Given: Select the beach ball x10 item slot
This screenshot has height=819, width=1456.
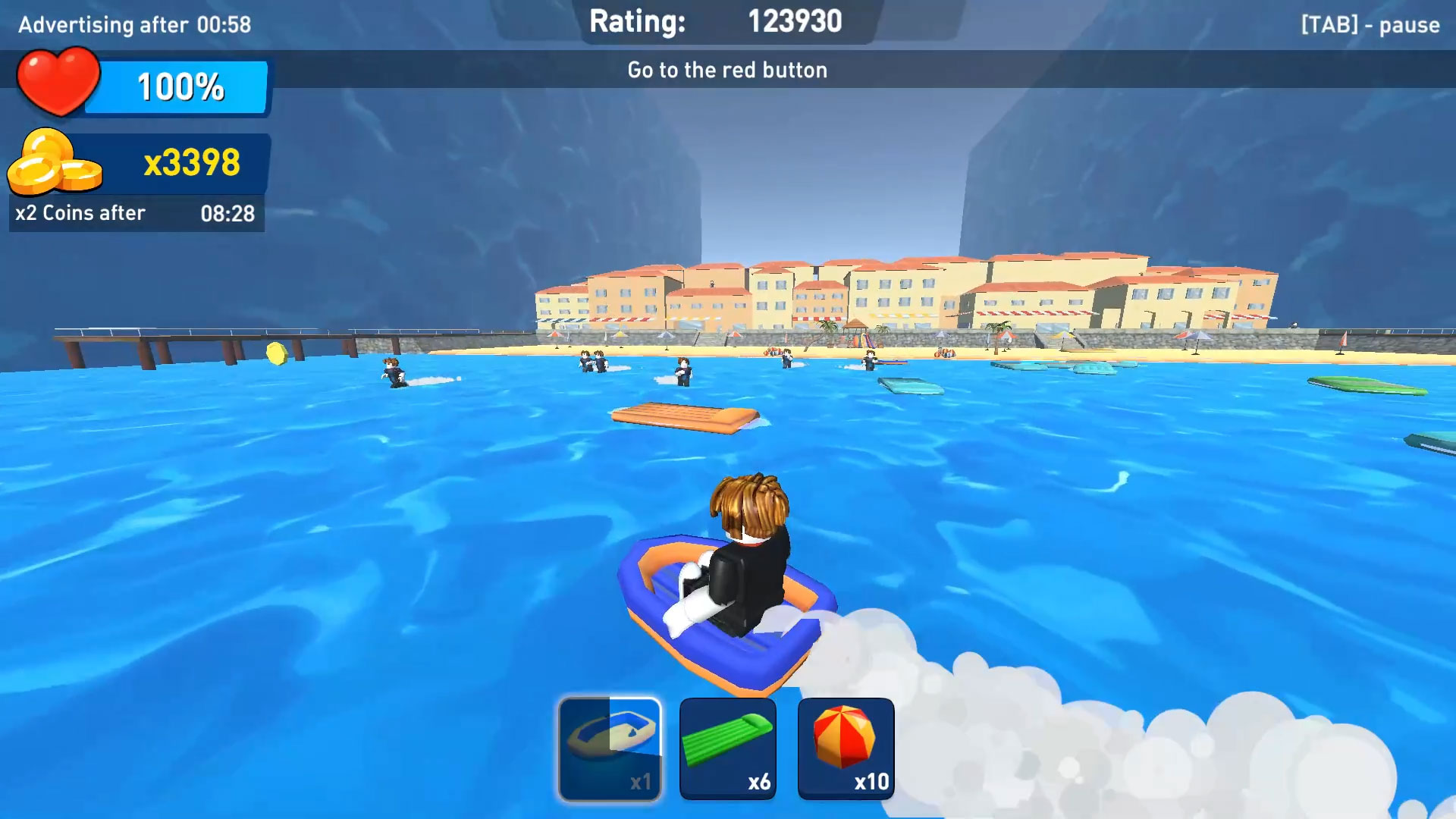Looking at the screenshot, I should (846, 747).
